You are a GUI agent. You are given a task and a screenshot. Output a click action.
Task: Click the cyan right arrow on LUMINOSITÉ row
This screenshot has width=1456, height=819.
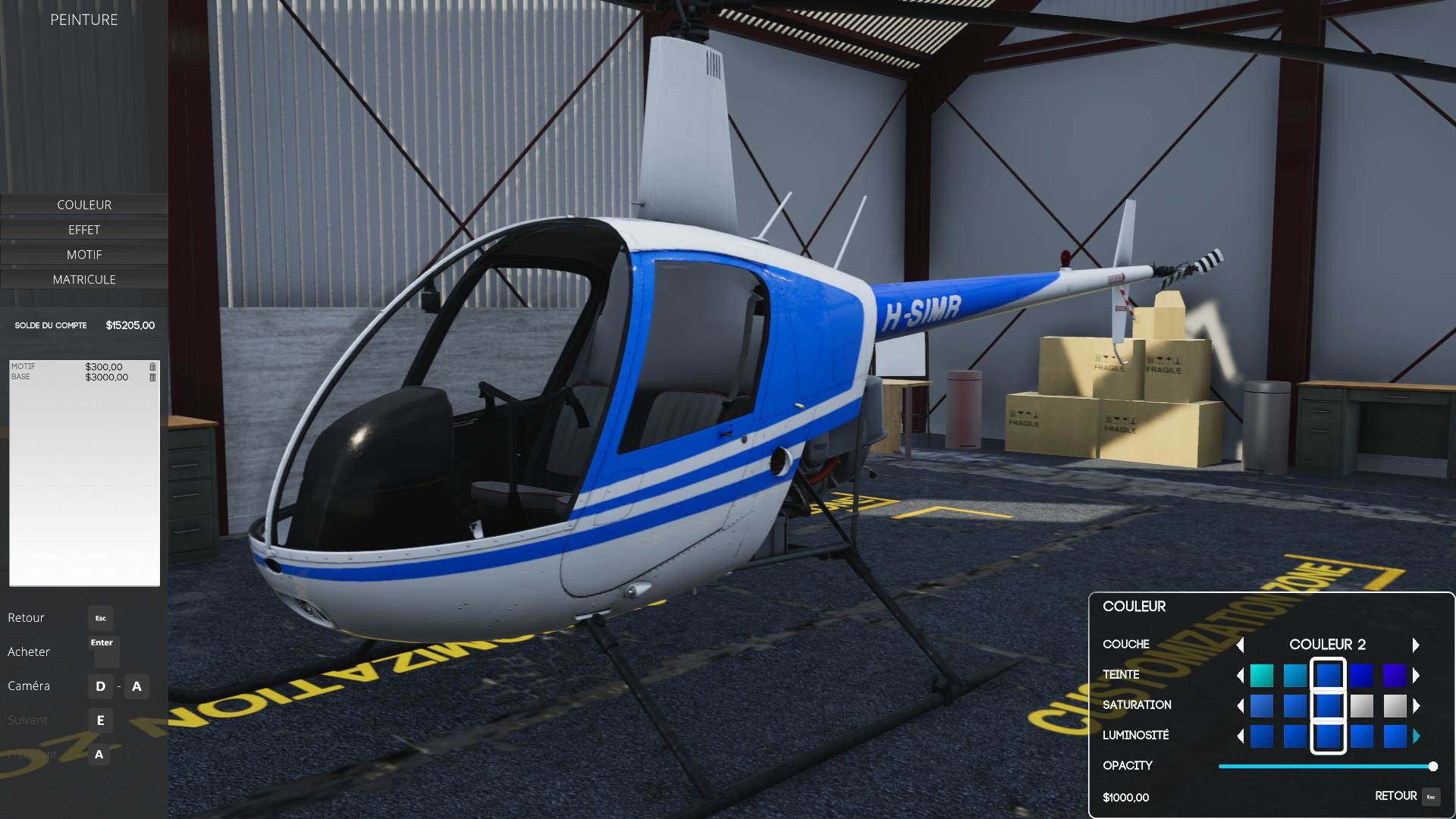point(1417,735)
